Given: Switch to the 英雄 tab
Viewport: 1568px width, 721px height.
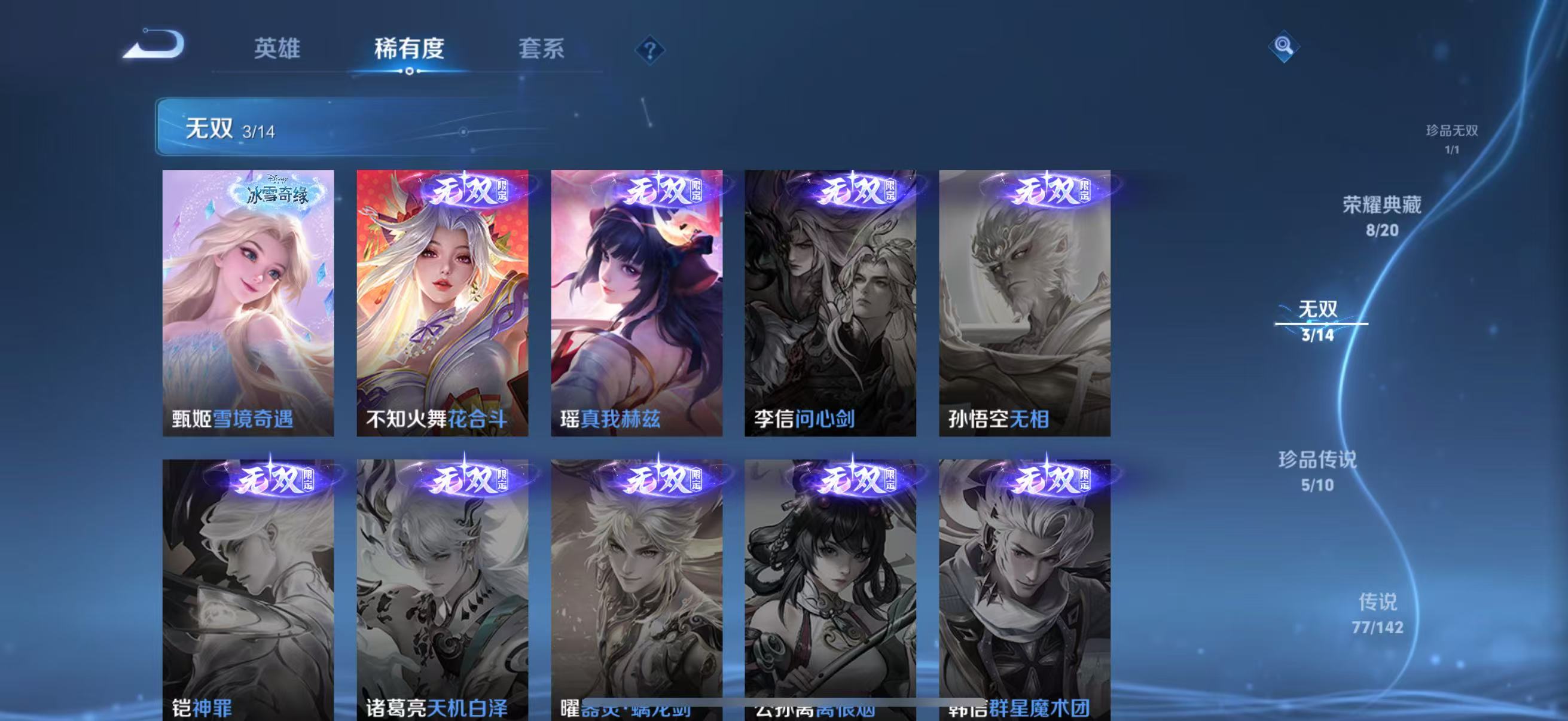Looking at the screenshot, I should [277, 51].
